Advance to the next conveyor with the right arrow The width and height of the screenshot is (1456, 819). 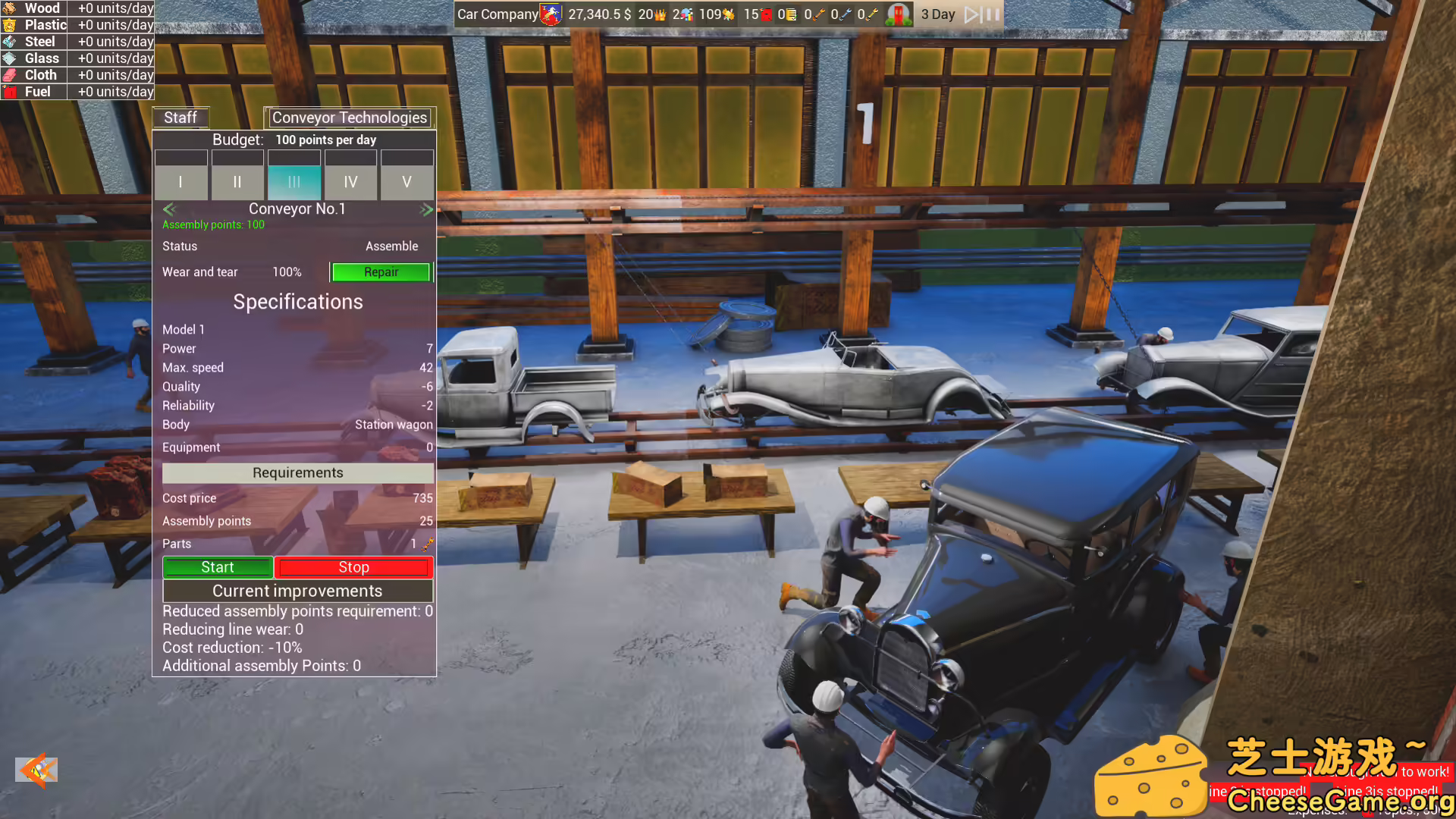point(426,209)
